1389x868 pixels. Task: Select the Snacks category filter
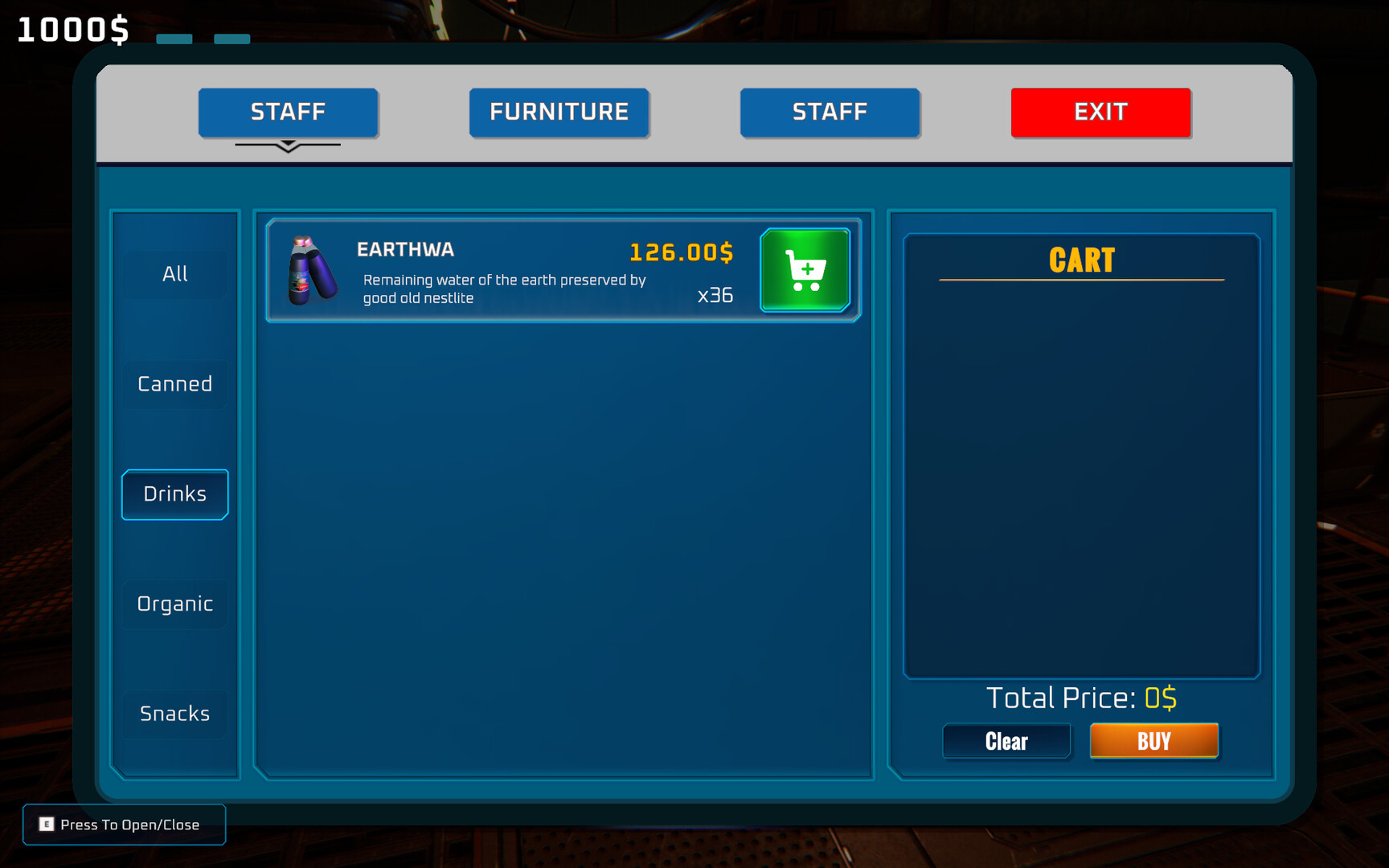coord(174,713)
